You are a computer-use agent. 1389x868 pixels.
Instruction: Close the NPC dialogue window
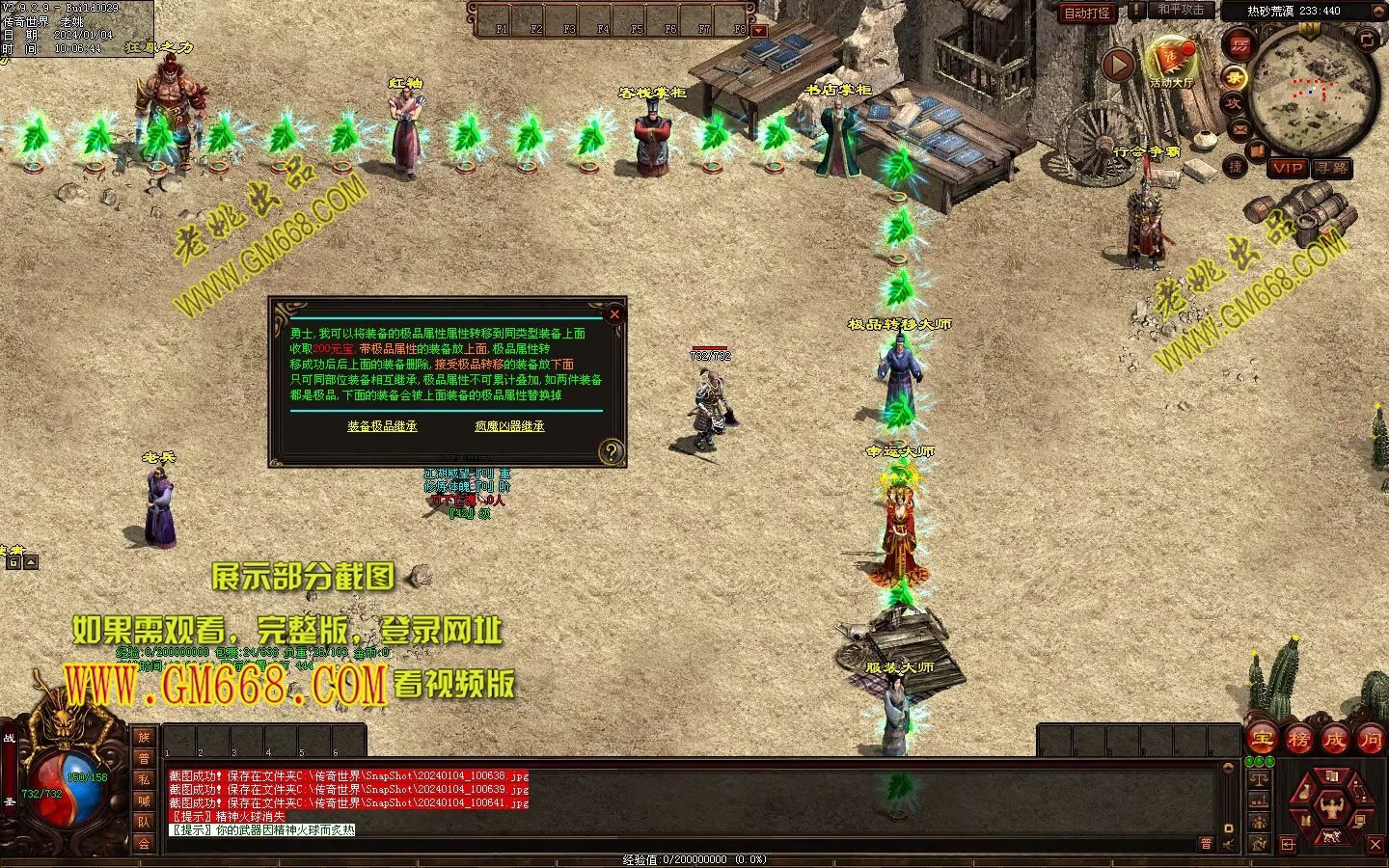coord(614,313)
